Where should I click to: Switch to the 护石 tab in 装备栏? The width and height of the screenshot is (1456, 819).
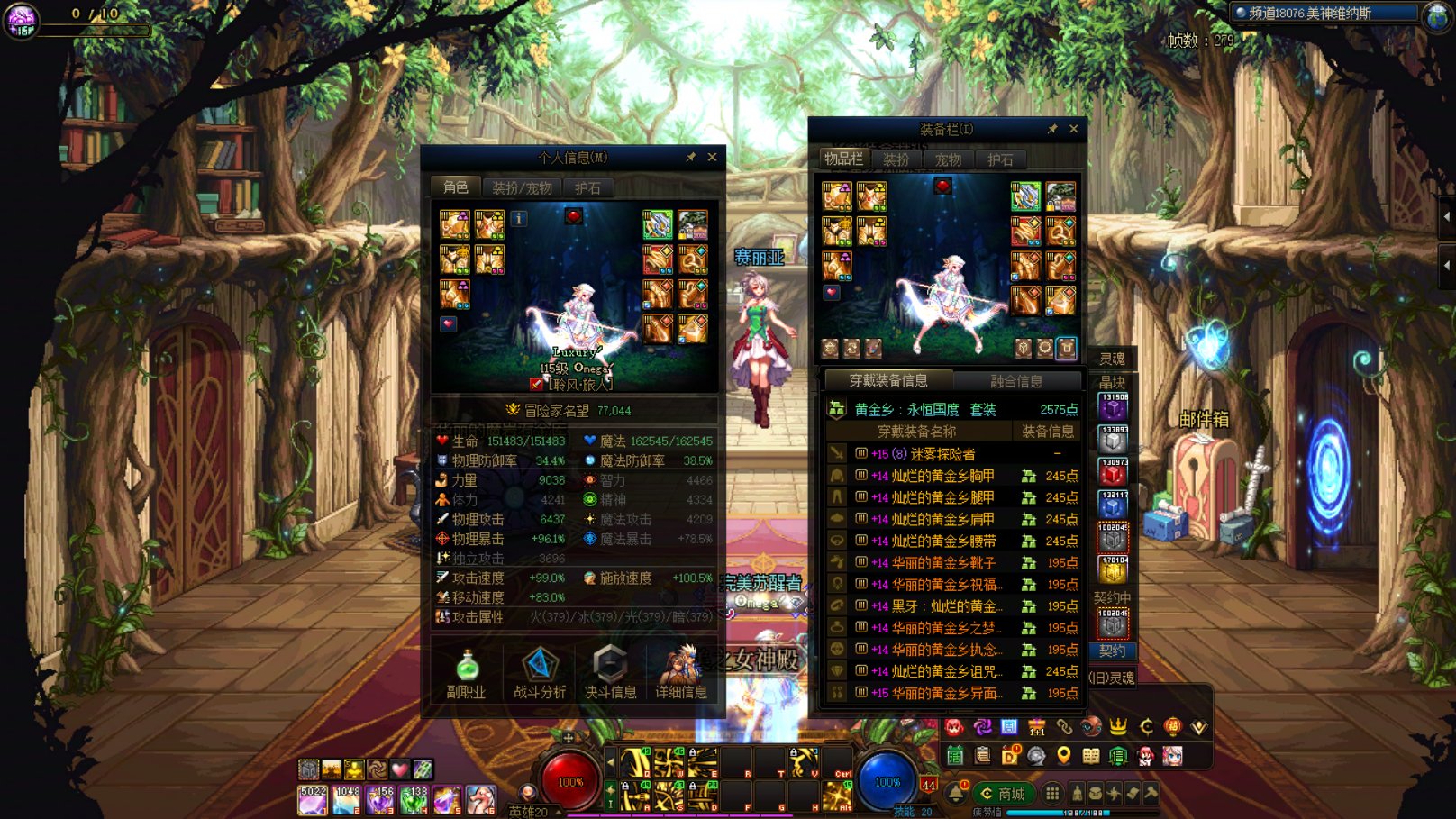pos(1001,159)
